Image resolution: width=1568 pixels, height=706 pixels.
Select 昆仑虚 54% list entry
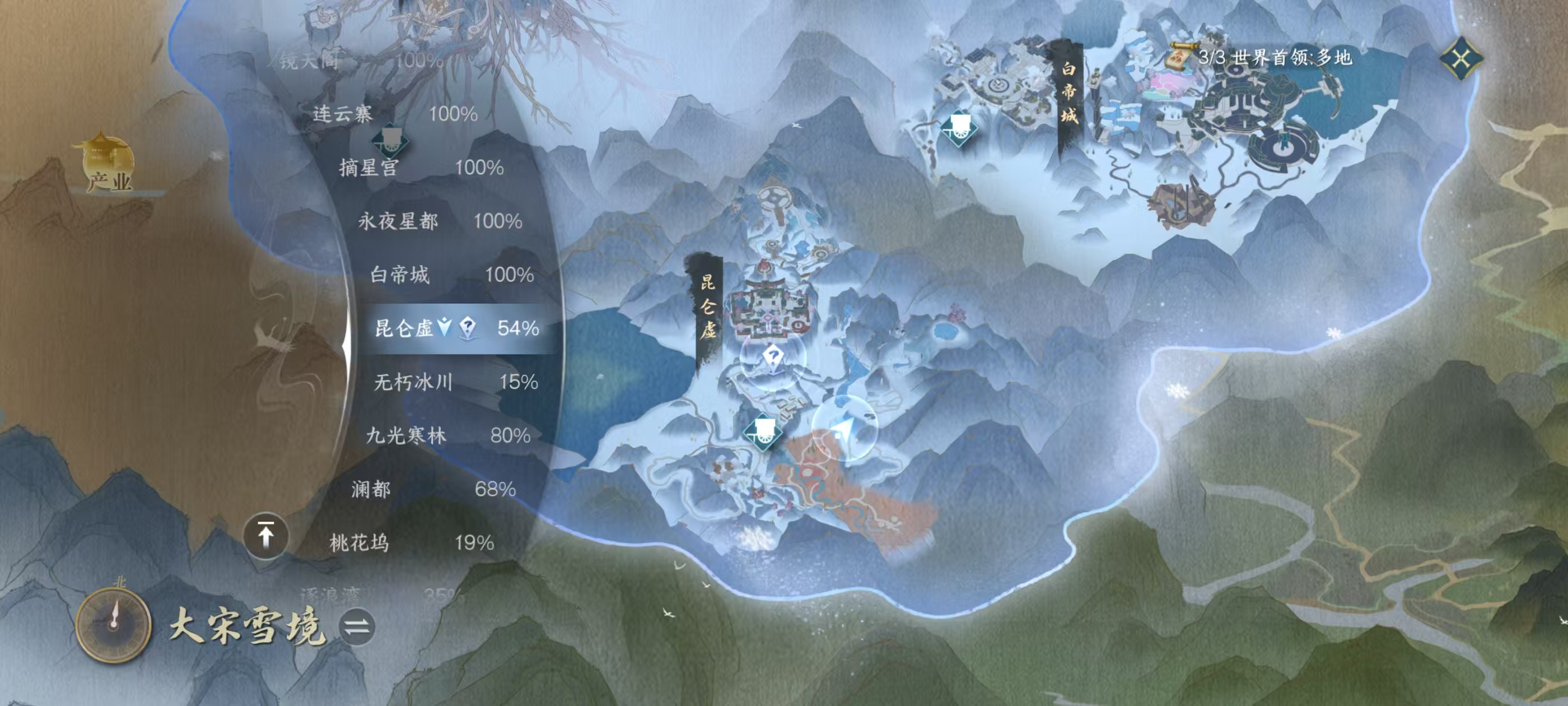tap(456, 328)
